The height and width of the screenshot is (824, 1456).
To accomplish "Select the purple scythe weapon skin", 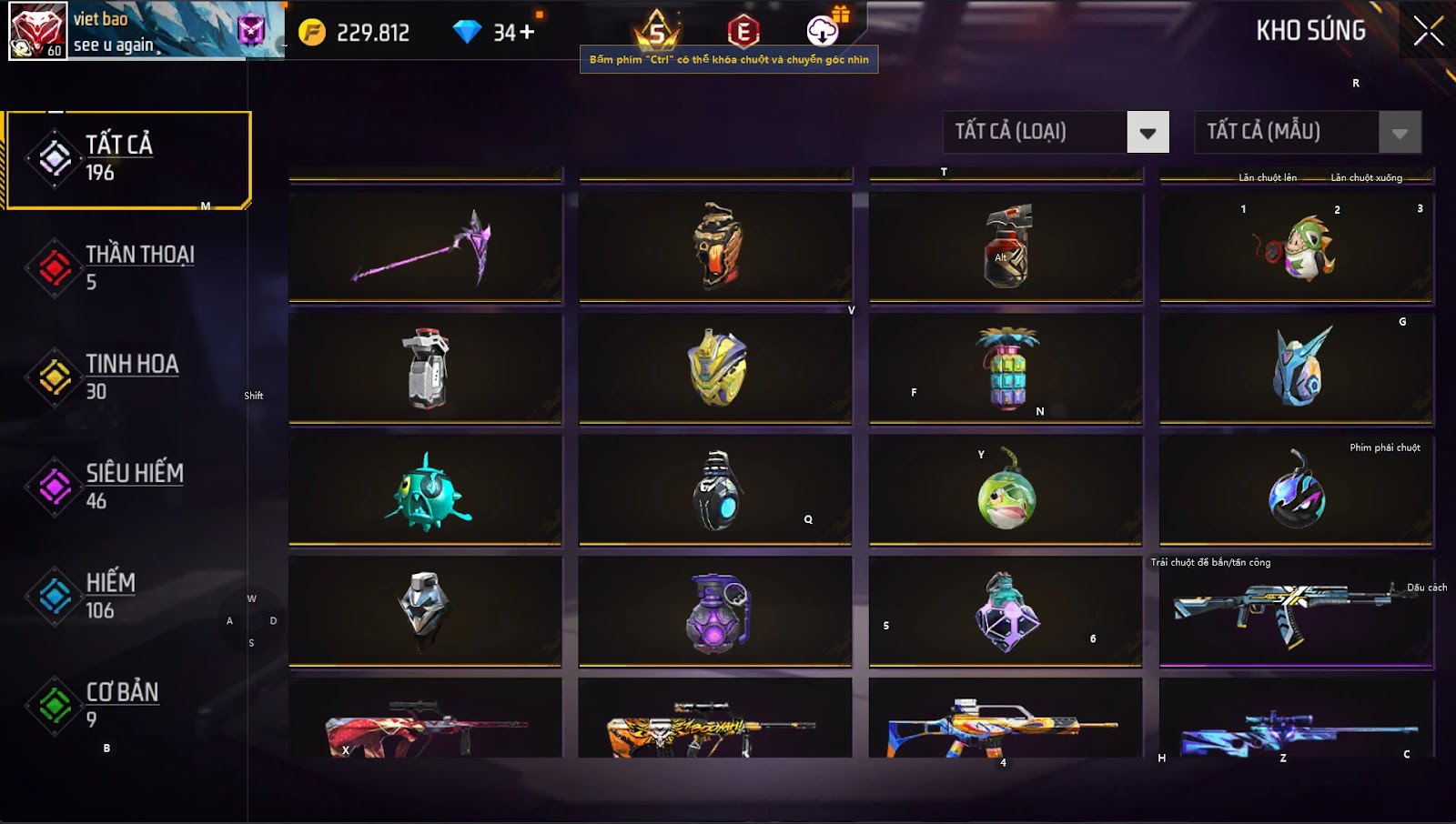I will point(425,246).
